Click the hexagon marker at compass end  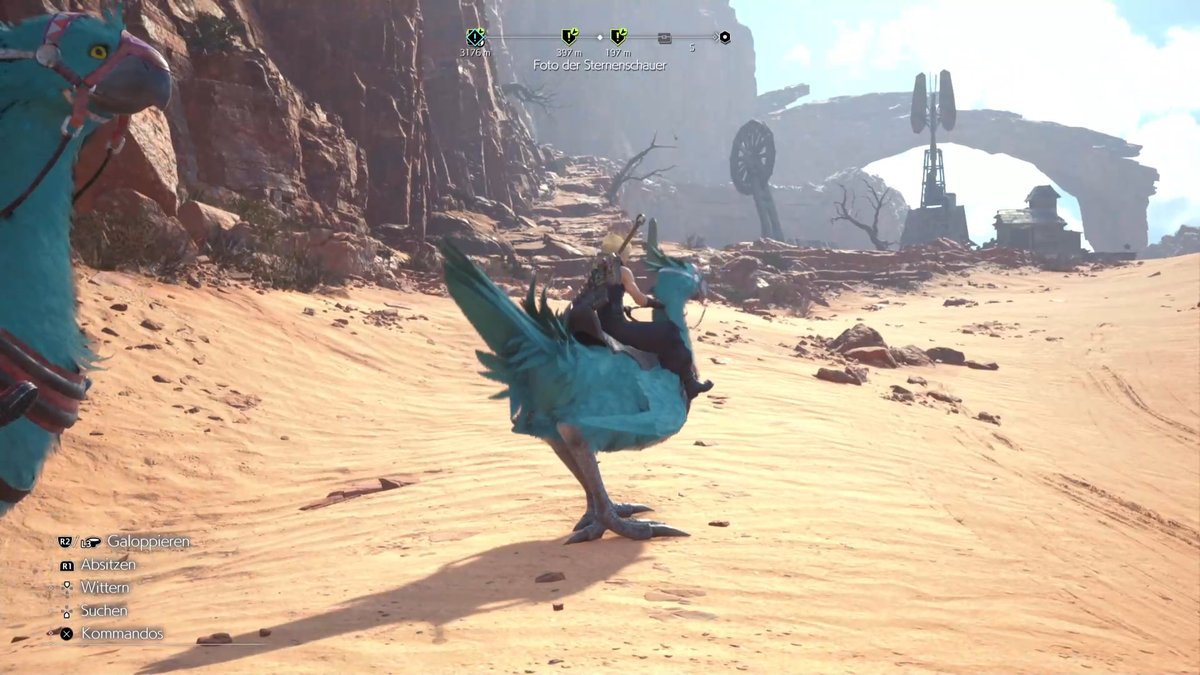(x=724, y=38)
